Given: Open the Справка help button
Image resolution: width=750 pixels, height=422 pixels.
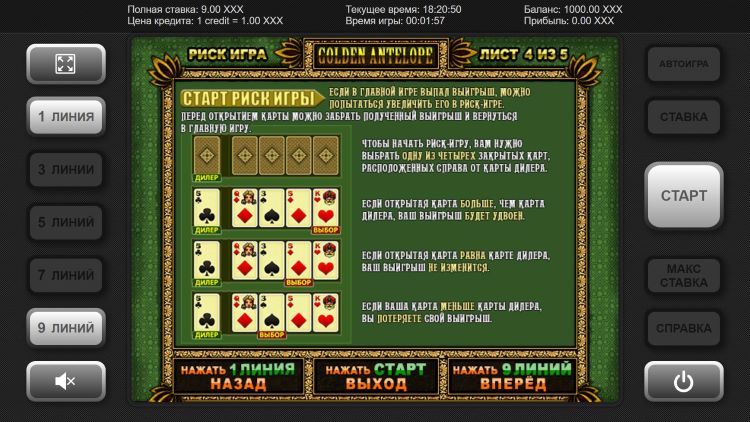Looking at the screenshot, I should (684, 327).
